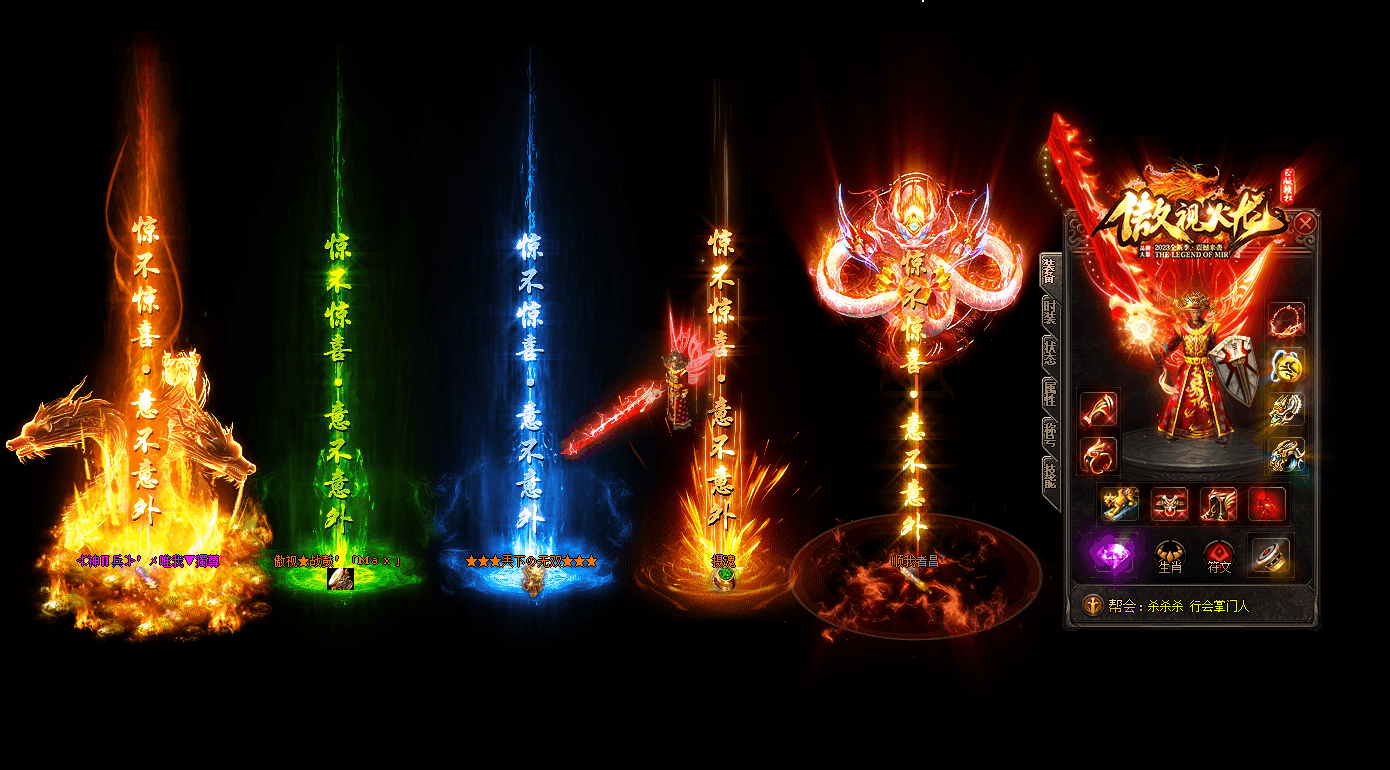The image size is (1390, 770).
Task: Open the 称号 titles tab
Action: pyautogui.click(x=1050, y=434)
